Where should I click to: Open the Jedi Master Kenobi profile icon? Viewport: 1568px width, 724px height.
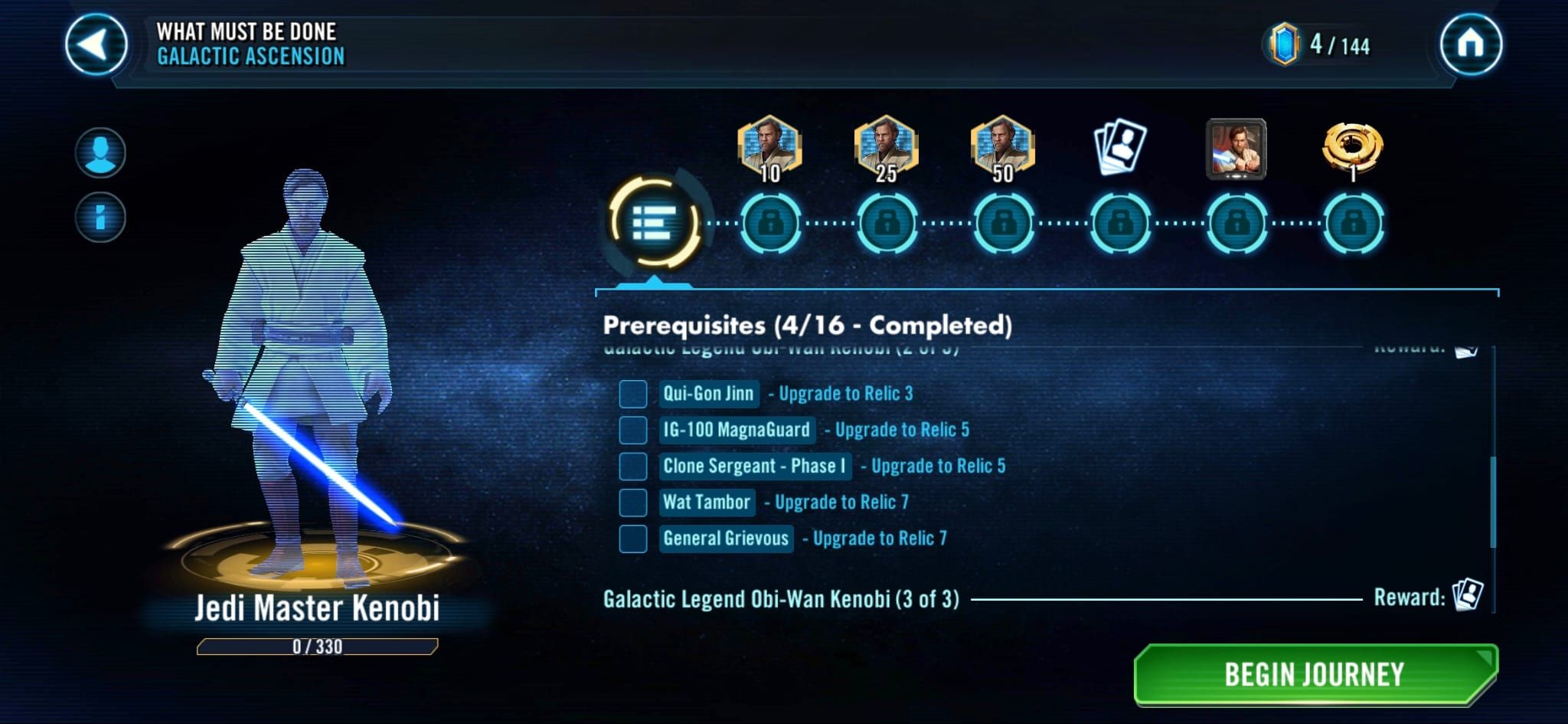(101, 152)
